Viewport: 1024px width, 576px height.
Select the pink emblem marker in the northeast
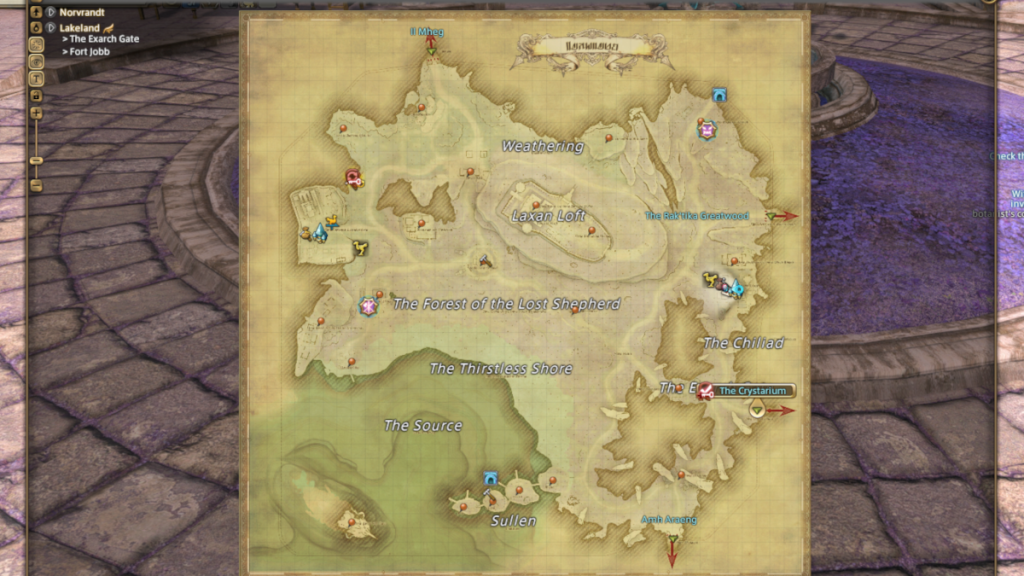(708, 130)
